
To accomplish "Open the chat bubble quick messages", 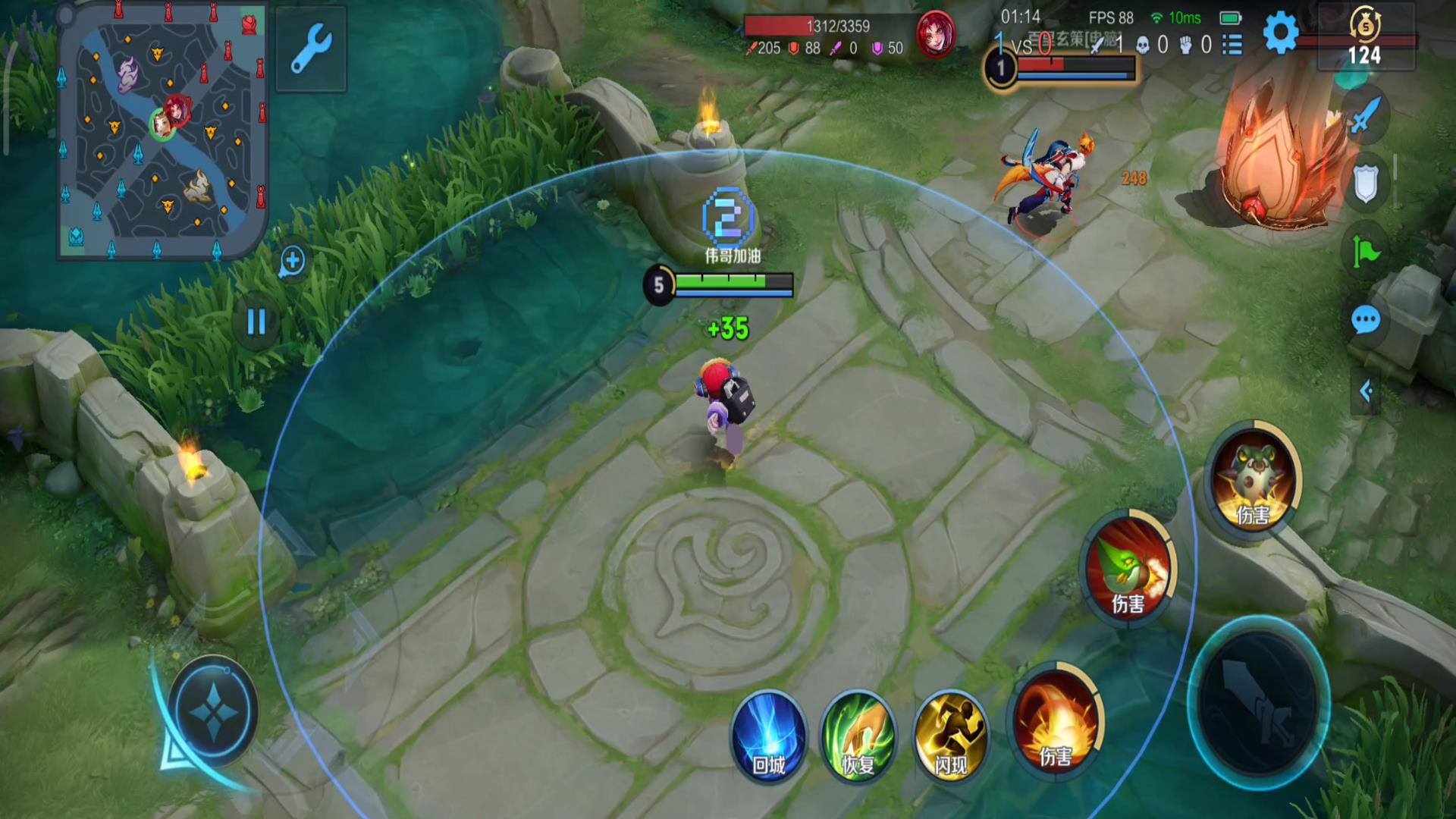I will [x=1365, y=320].
